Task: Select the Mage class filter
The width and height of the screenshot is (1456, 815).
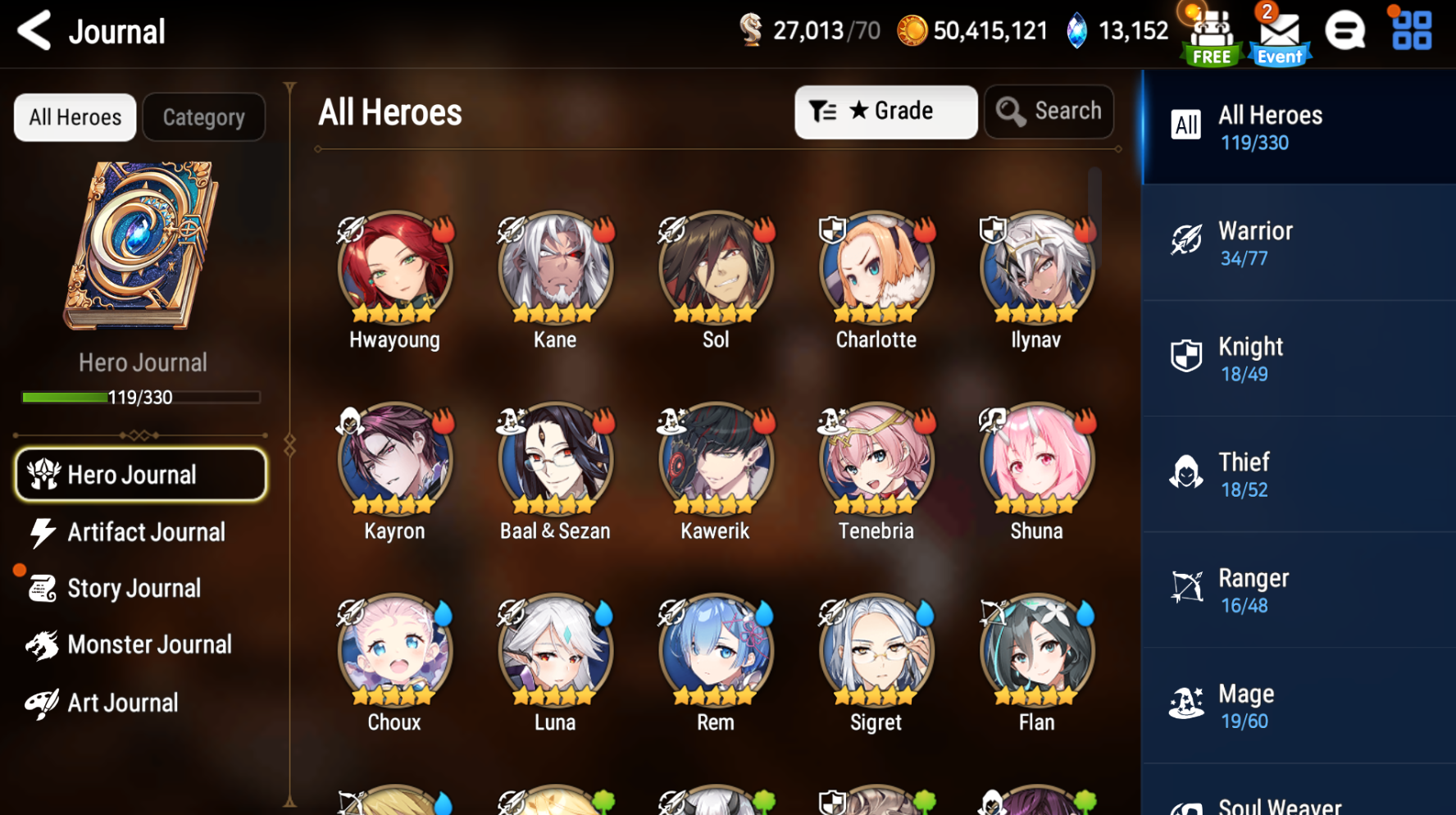Action: 1295,705
